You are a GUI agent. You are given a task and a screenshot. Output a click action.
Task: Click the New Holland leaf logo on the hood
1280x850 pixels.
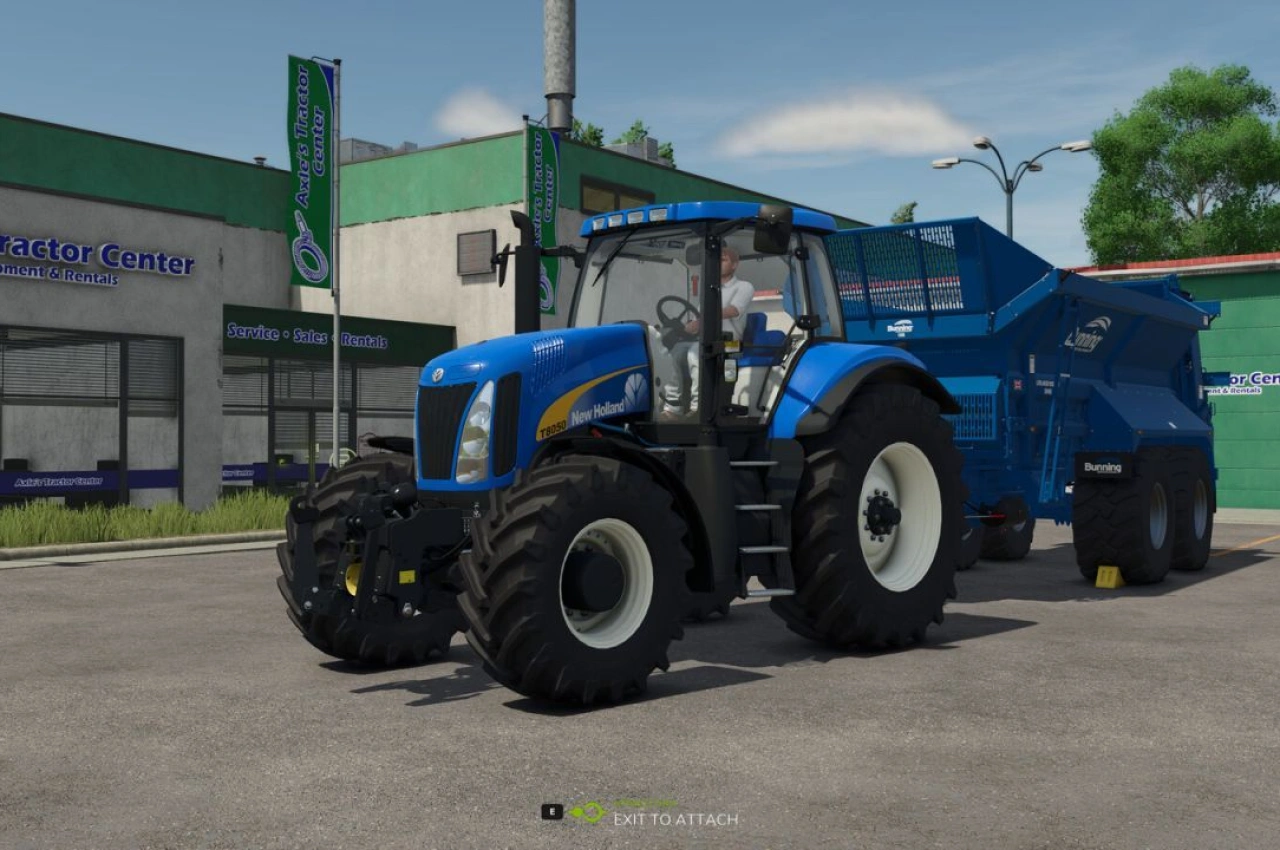(634, 388)
